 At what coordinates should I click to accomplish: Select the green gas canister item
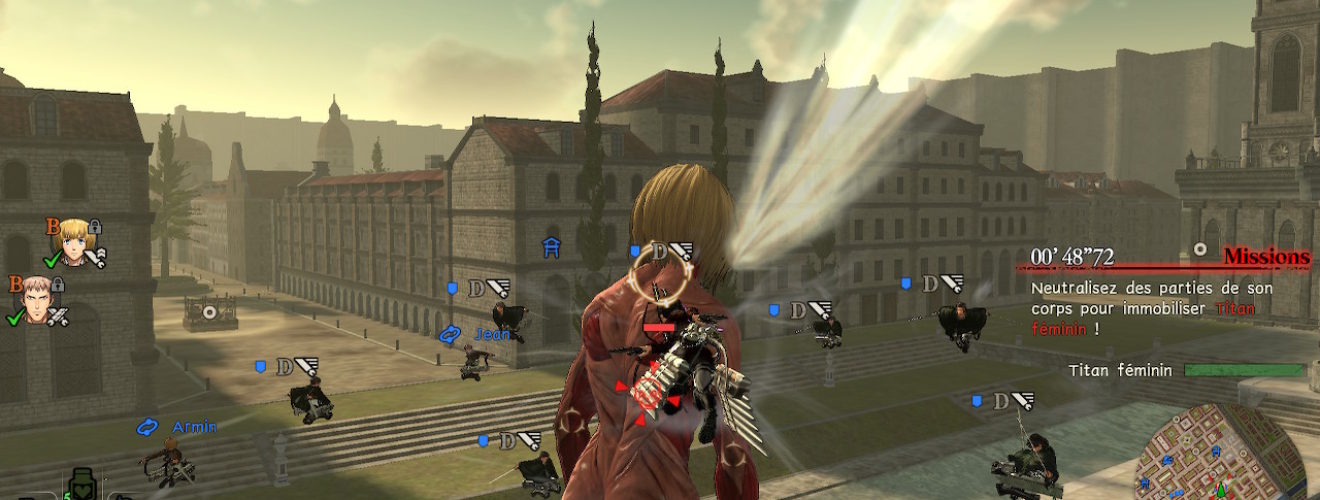tap(79, 485)
